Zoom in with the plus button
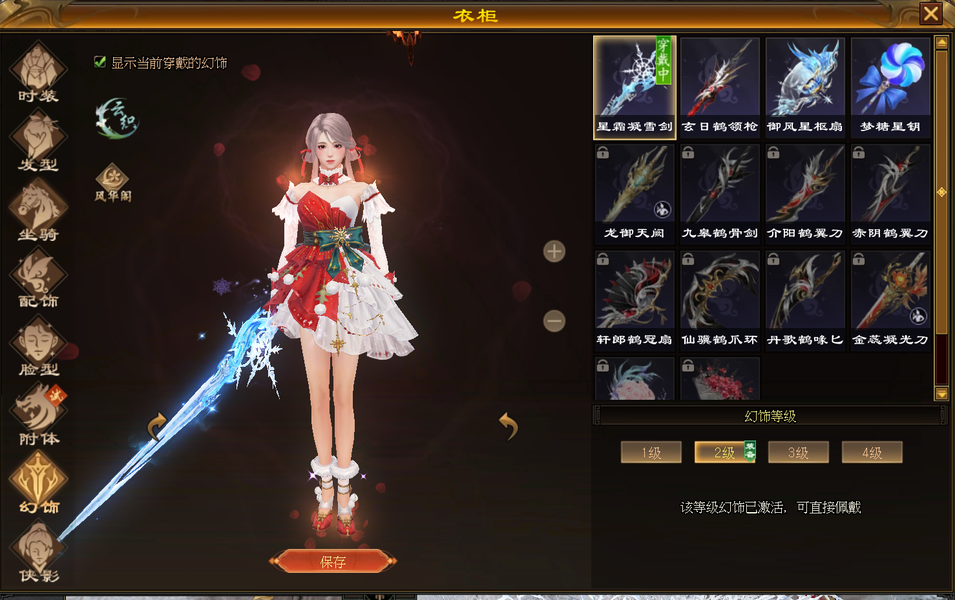The image size is (955, 600). (x=554, y=251)
